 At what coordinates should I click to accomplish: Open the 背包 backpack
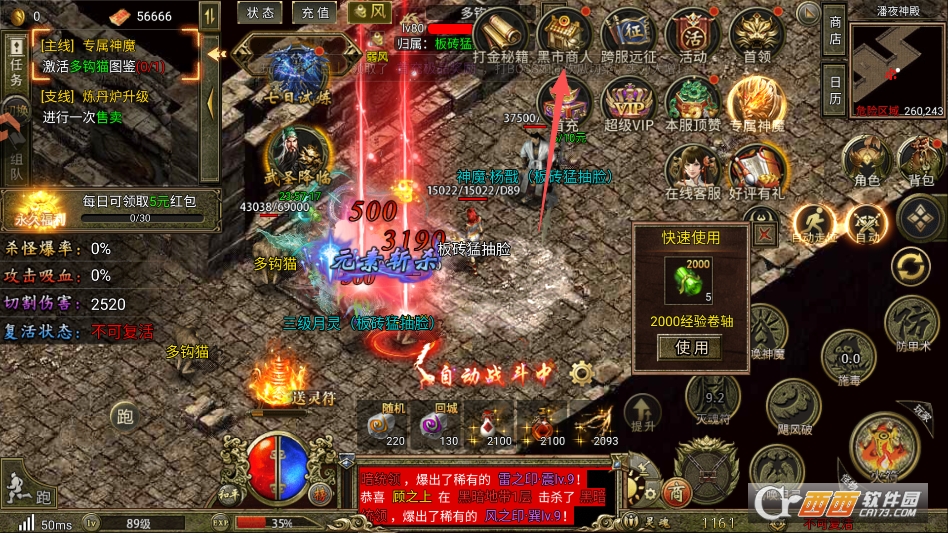pyautogui.click(x=920, y=160)
